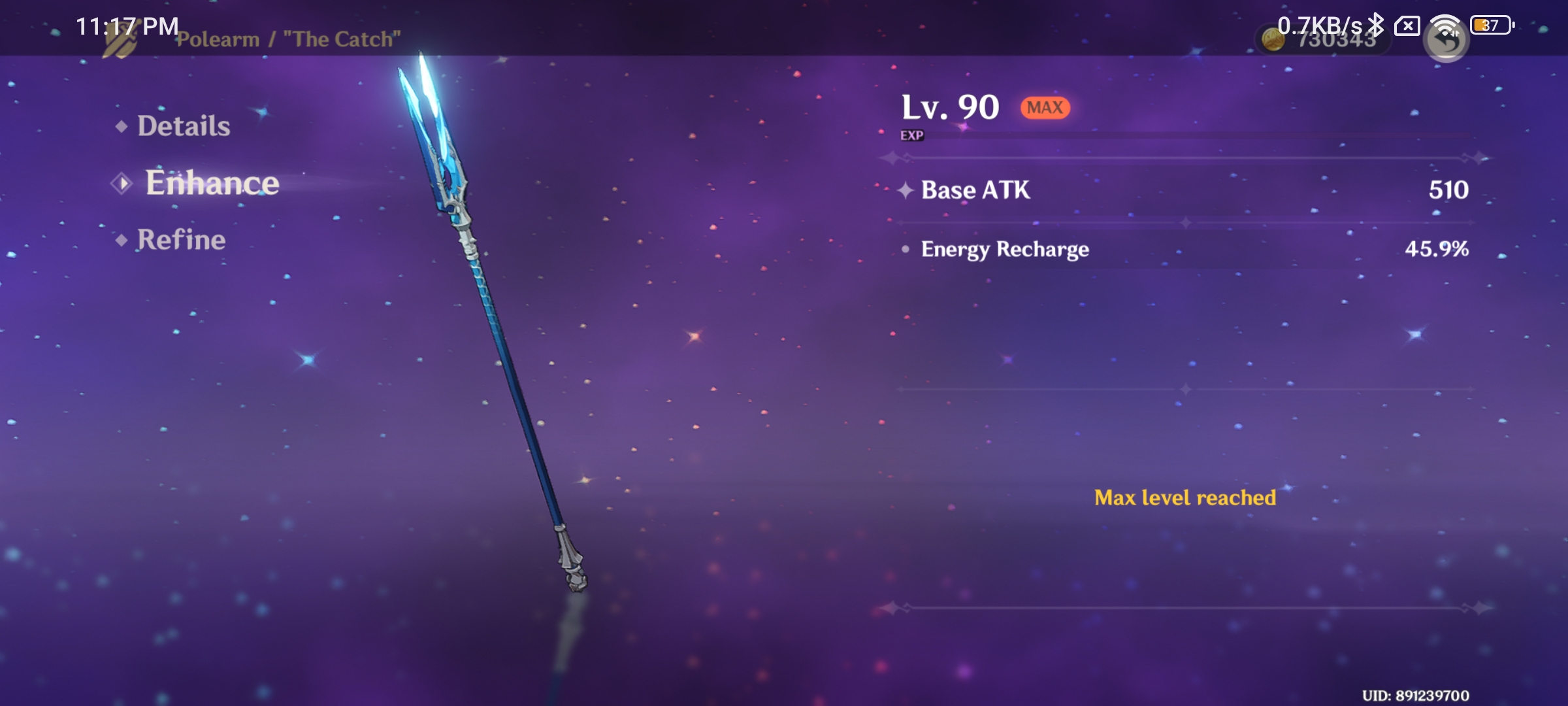The height and width of the screenshot is (706, 1568).
Task: Click the weapon emblem beside the title bar
Action: coord(120,39)
